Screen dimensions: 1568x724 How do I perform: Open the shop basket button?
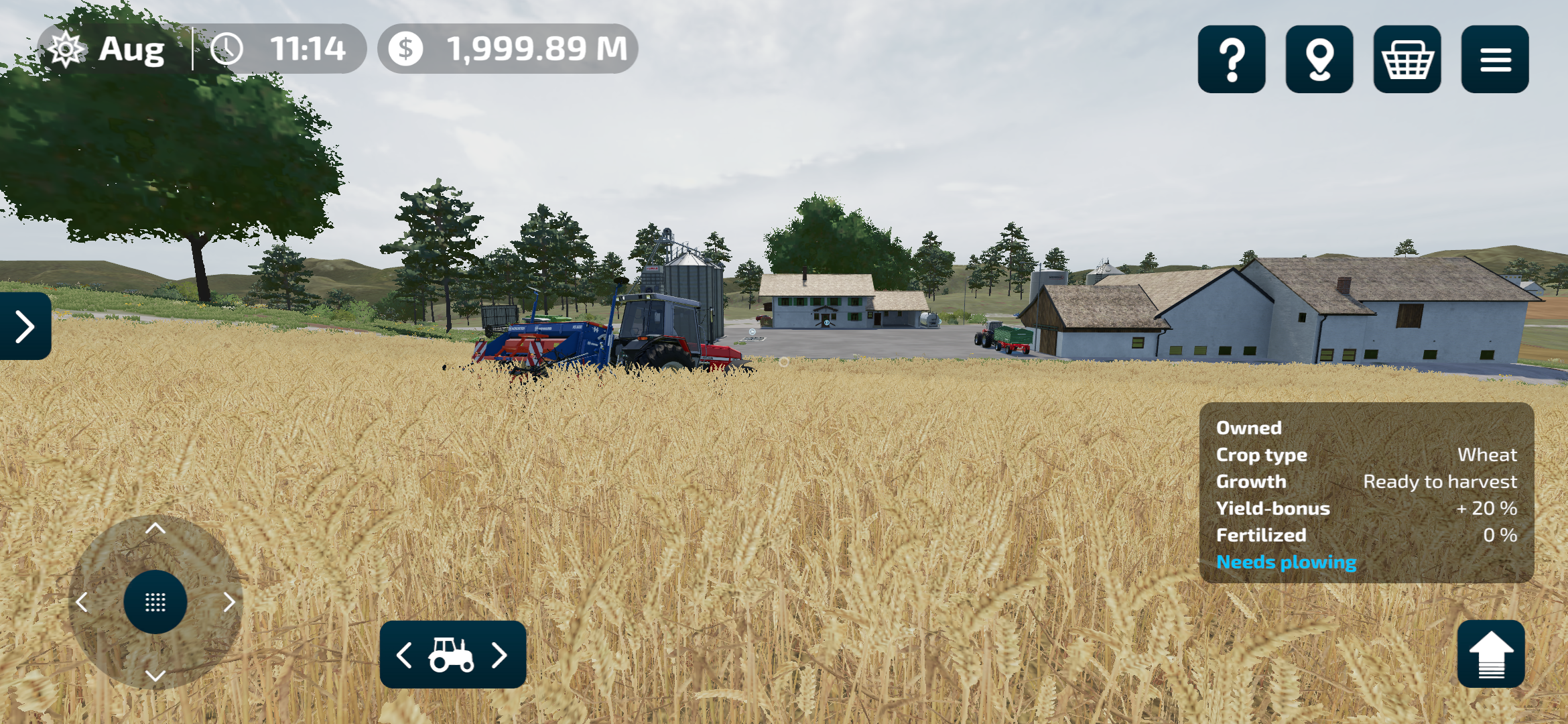1407,59
